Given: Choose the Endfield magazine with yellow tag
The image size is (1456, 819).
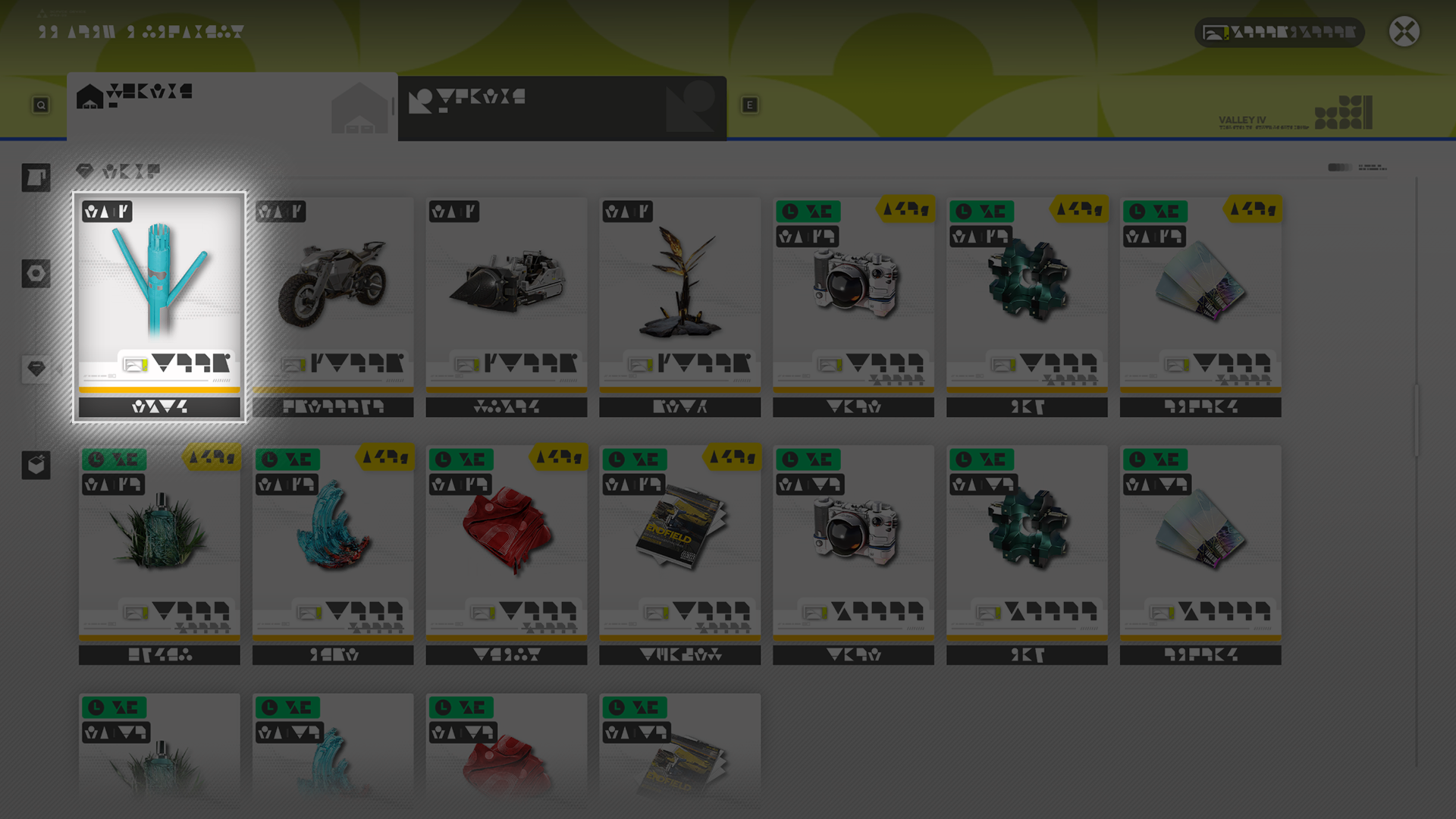Looking at the screenshot, I should click(679, 554).
